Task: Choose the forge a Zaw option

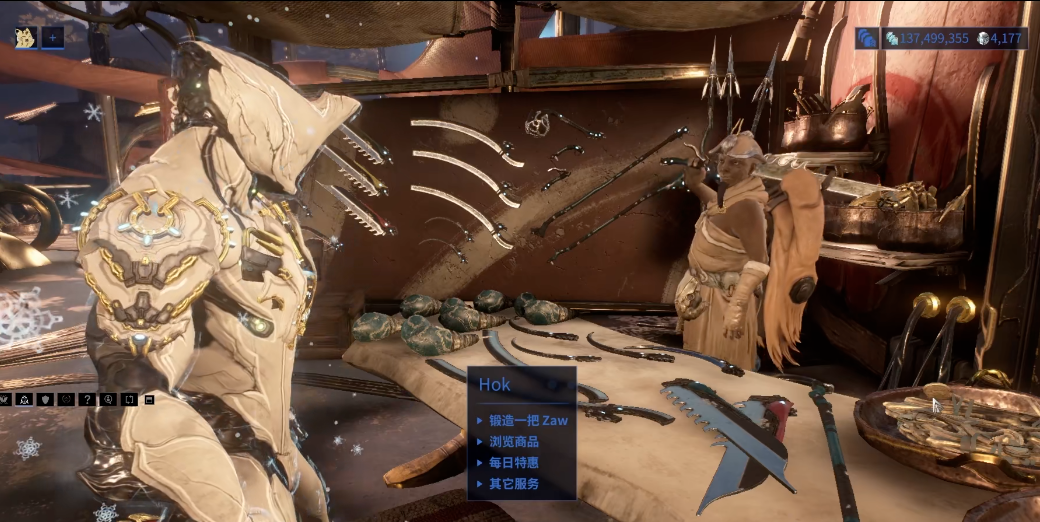Action: (528, 421)
